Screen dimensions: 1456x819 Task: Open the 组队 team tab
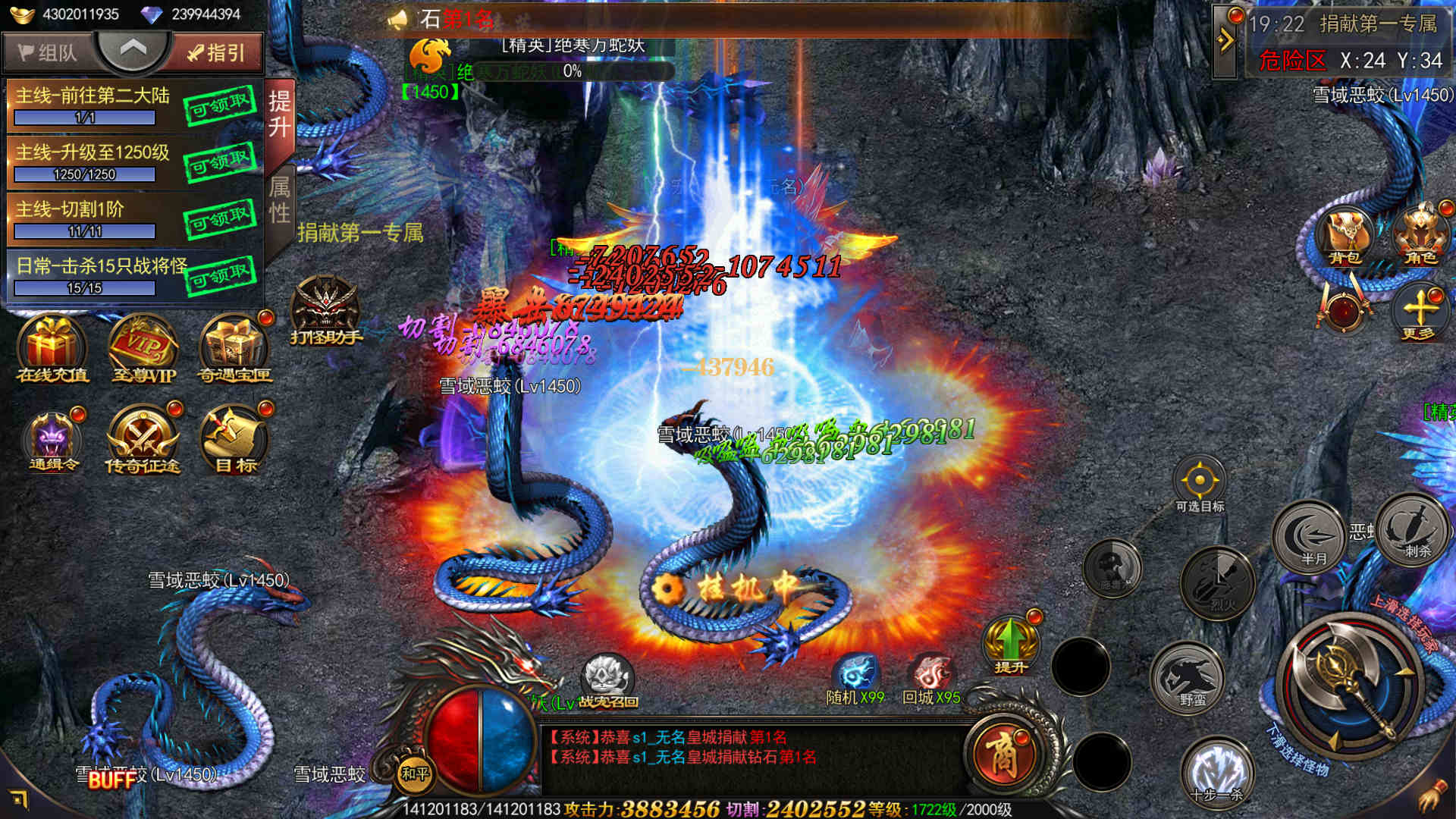(x=47, y=52)
